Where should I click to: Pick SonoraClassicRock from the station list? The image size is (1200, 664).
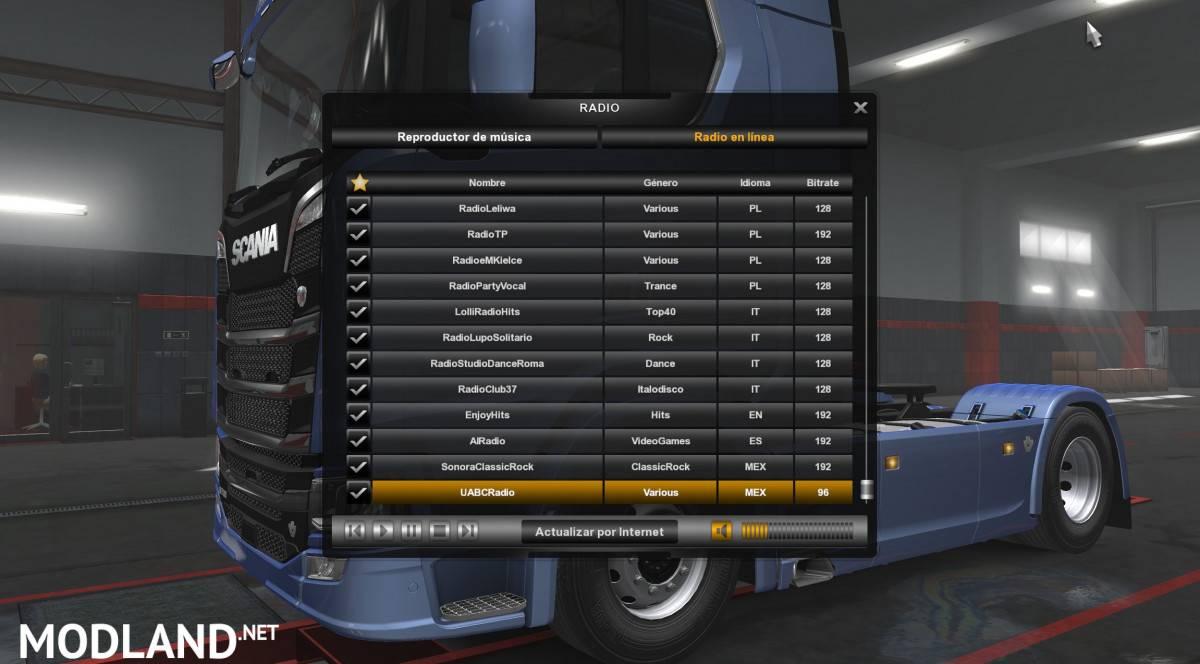(x=487, y=467)
